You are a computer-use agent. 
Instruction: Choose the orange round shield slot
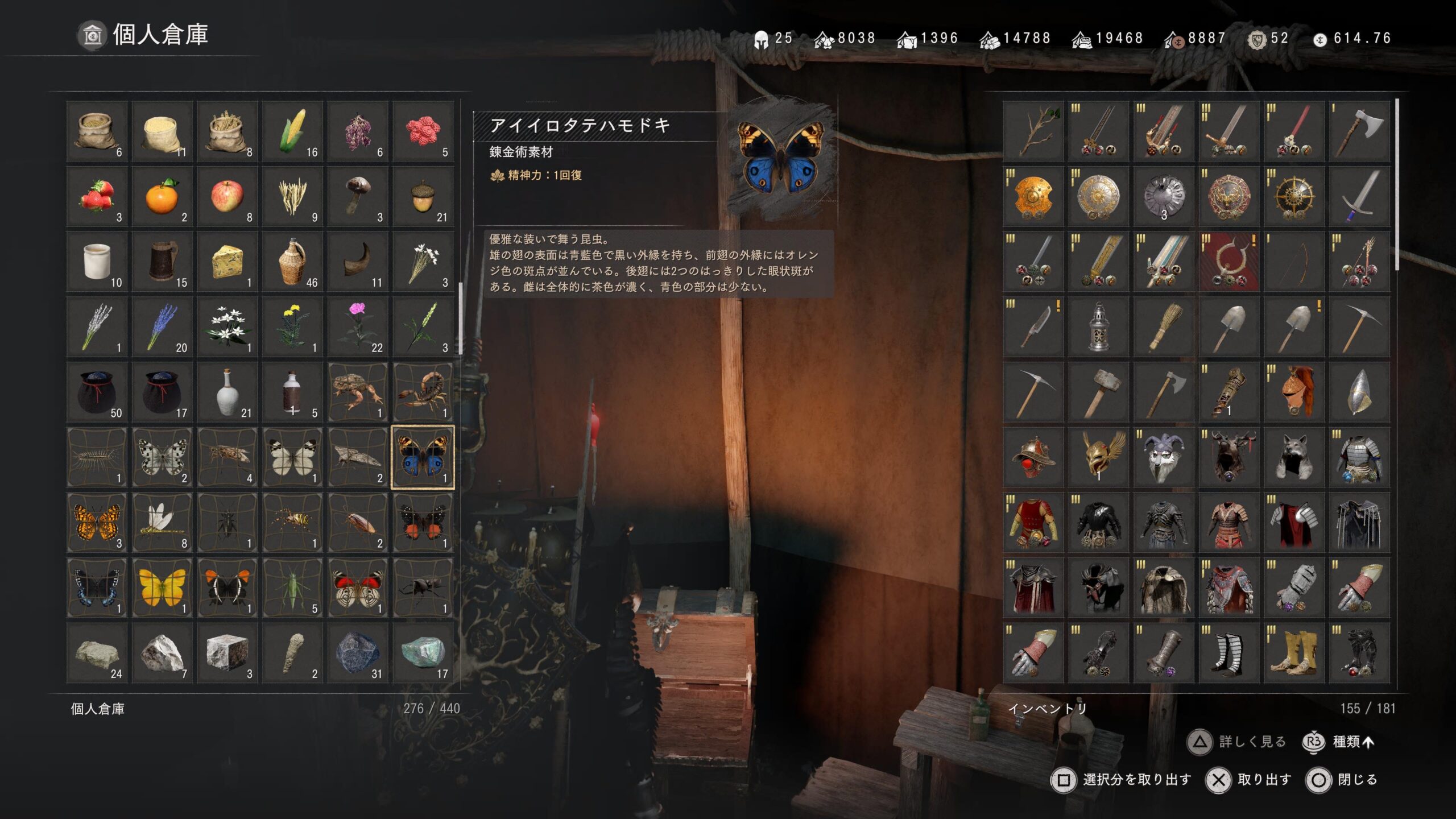(1033, 197)
